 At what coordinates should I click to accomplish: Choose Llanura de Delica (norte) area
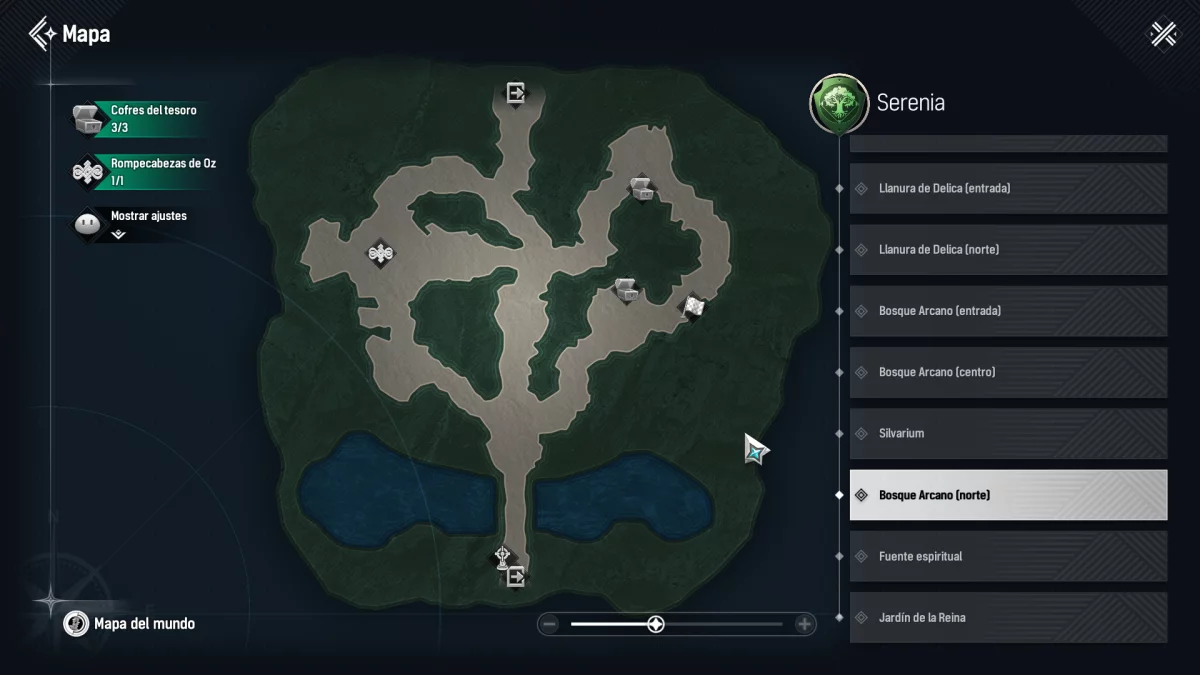1008,249
